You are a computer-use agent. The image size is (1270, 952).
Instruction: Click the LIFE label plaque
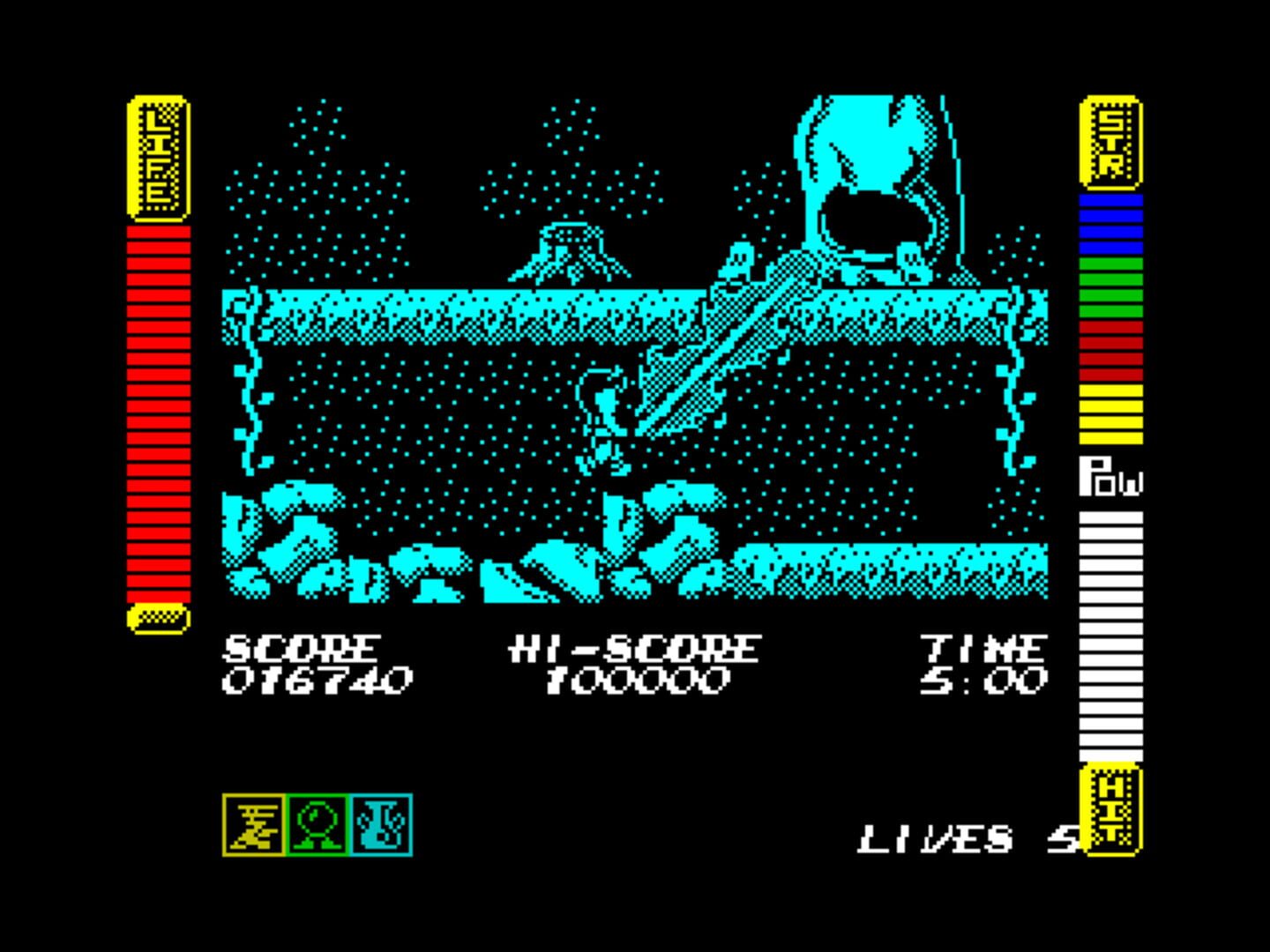coord(159,159)
